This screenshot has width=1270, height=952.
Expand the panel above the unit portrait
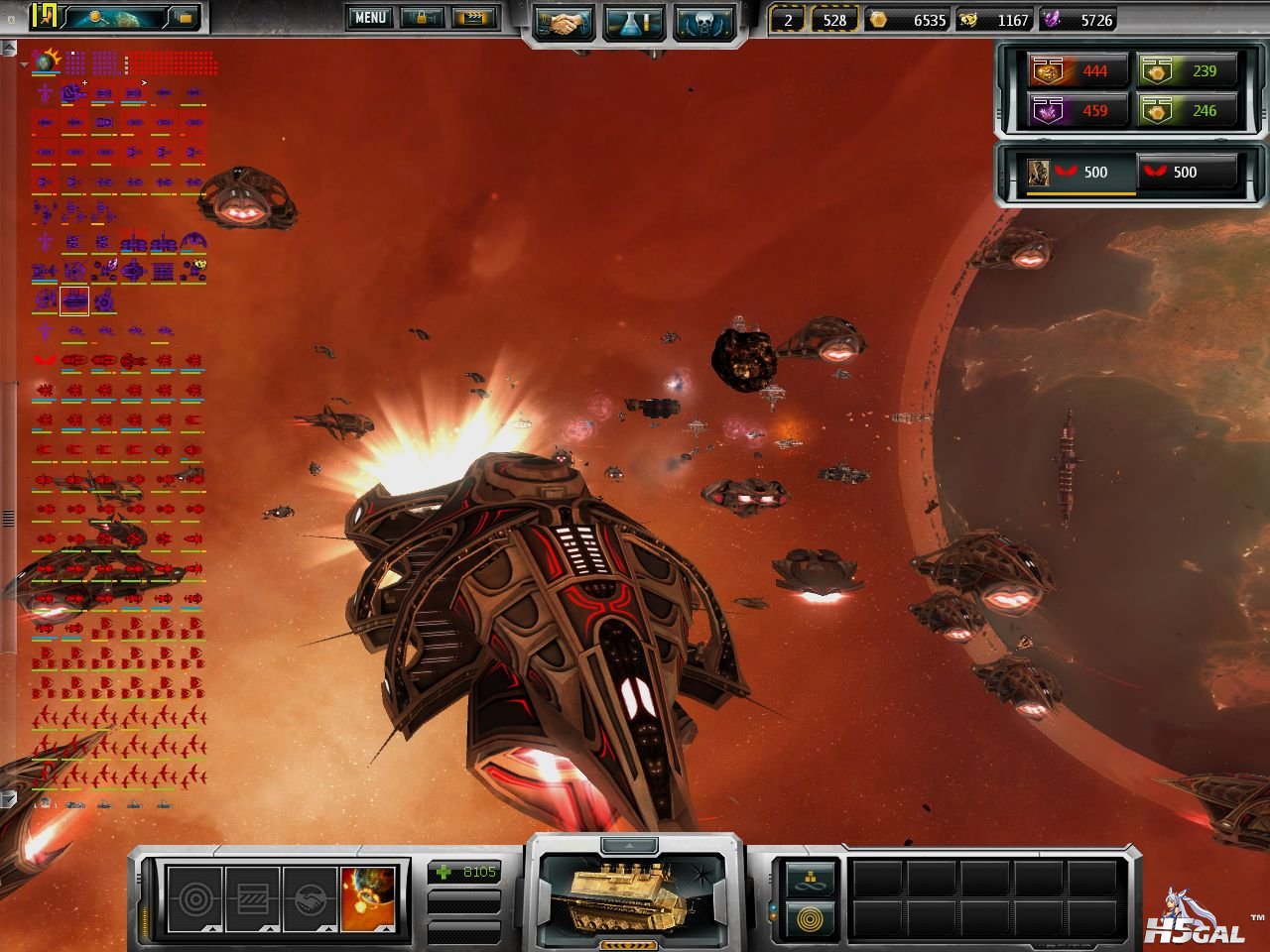click(x=635, y=844)
